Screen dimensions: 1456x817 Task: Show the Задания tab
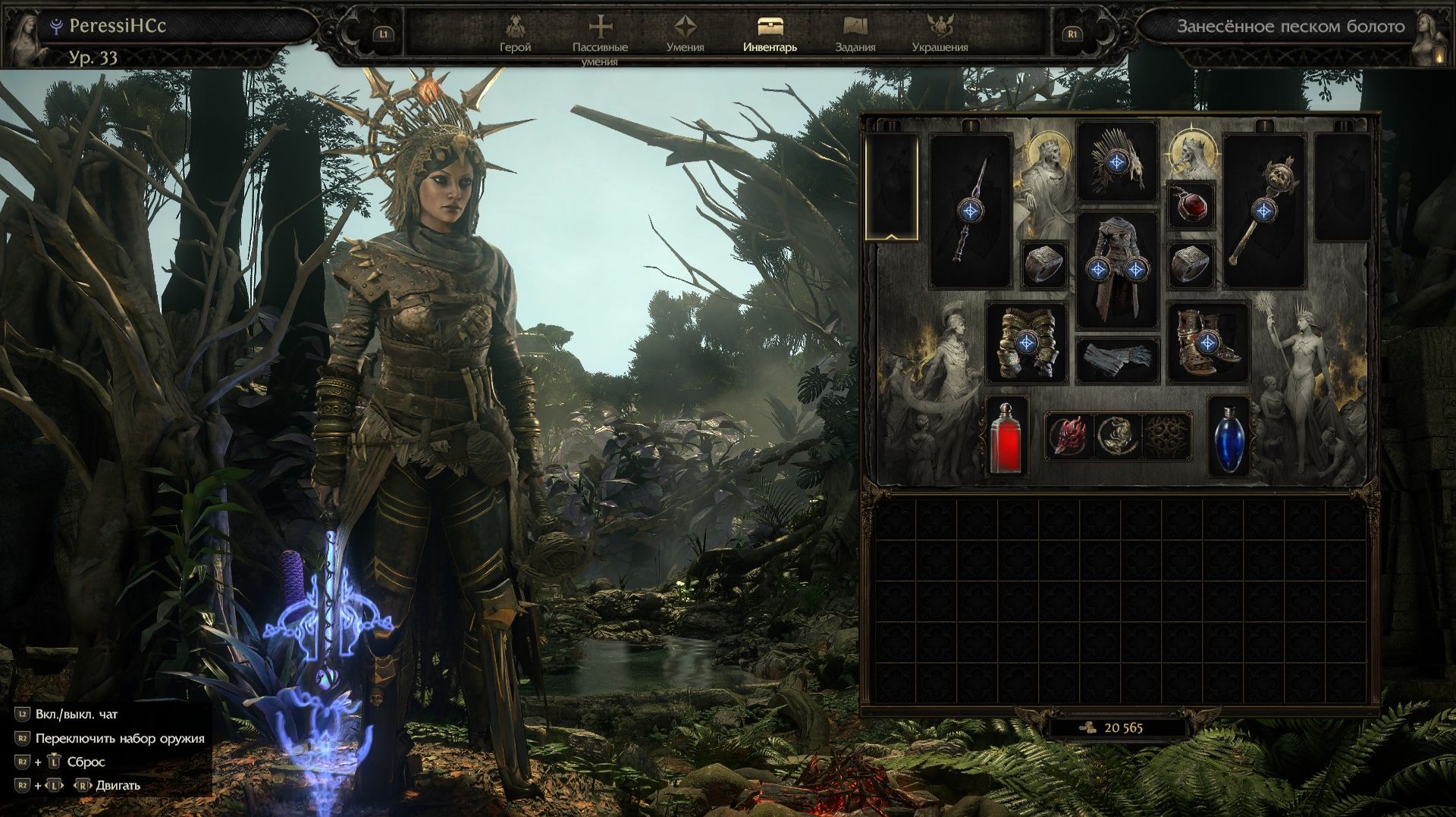(855, 34)
